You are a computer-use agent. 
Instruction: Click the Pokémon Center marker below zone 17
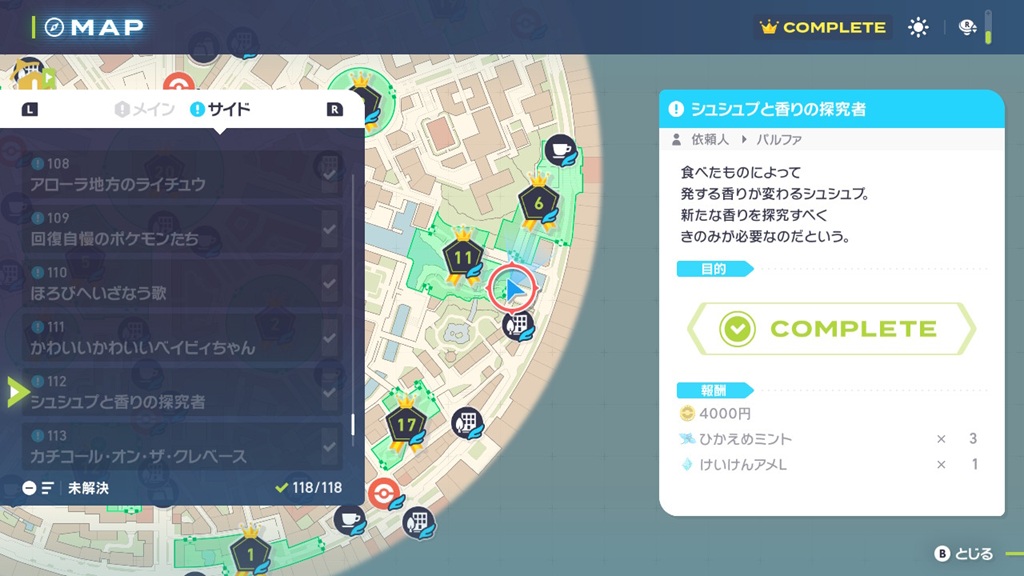pyautogui.click(x=382, y=493)
